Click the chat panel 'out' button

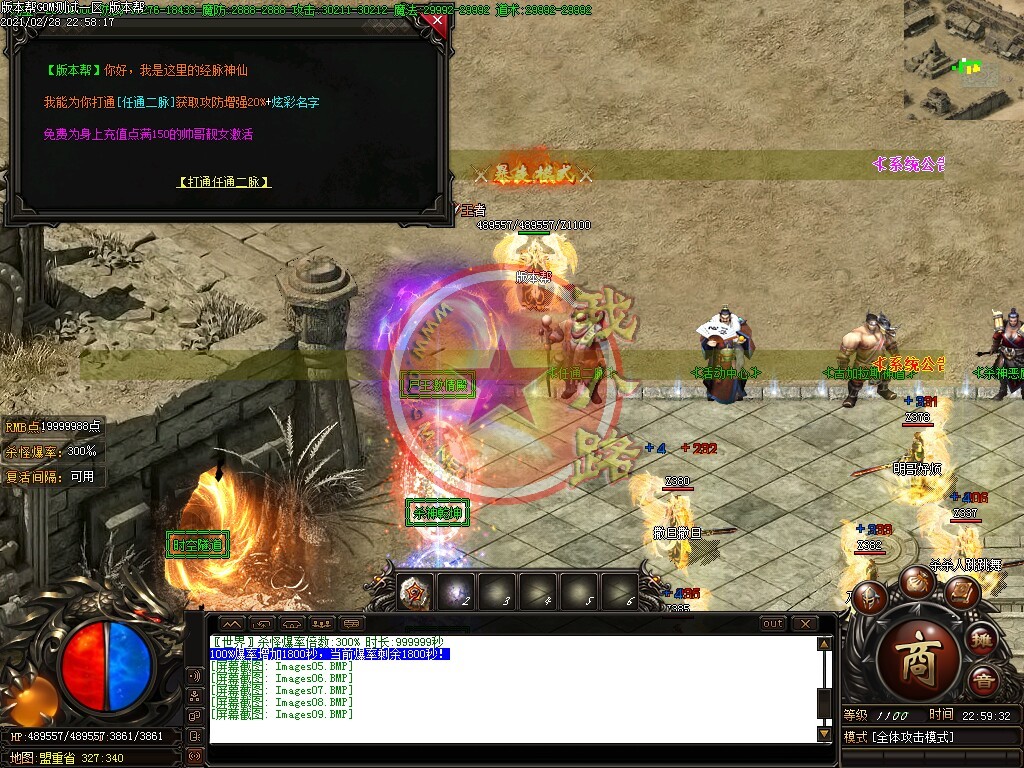(x=773, y=624)
